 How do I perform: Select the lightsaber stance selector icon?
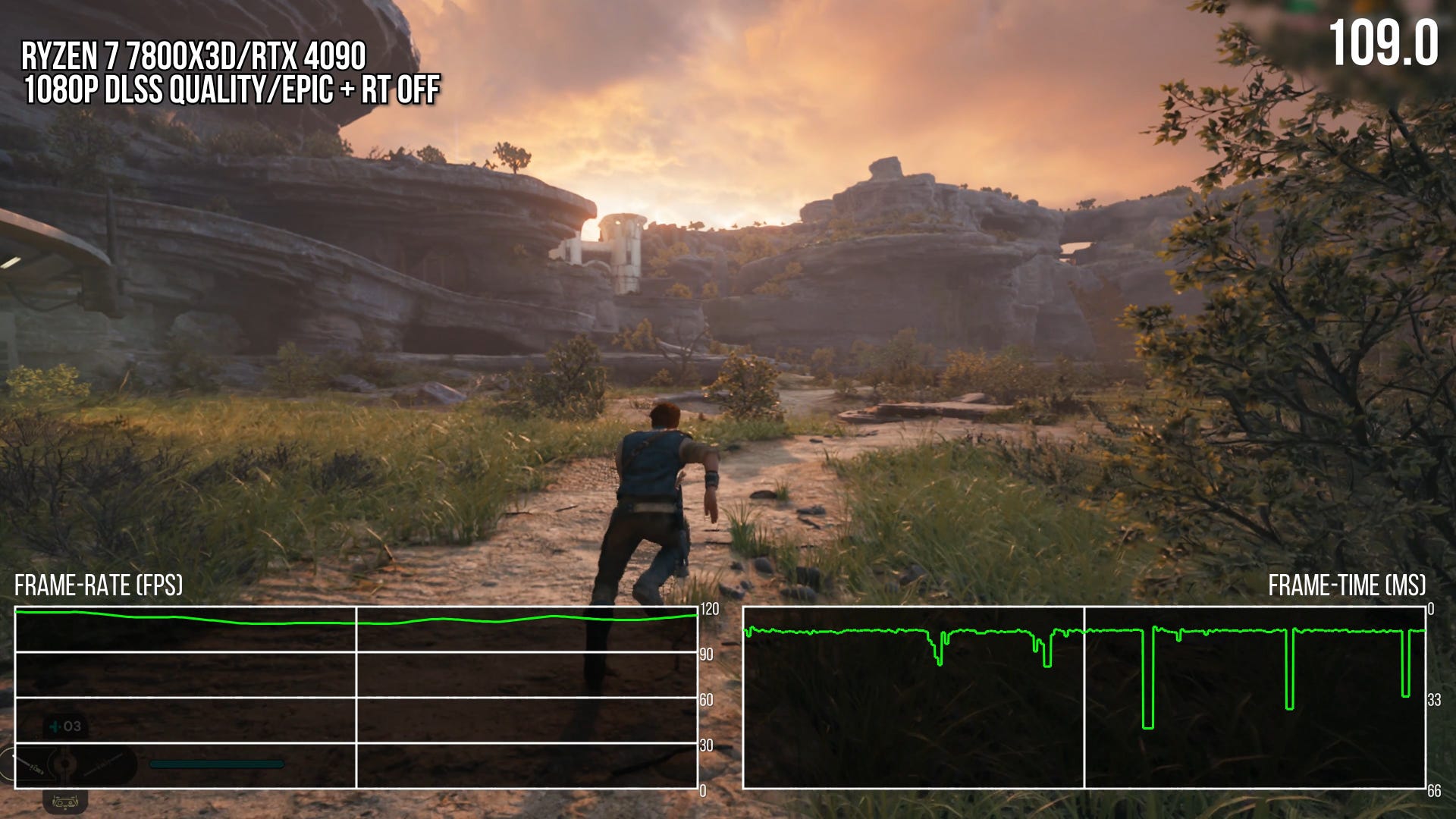(x=64, y=765)
